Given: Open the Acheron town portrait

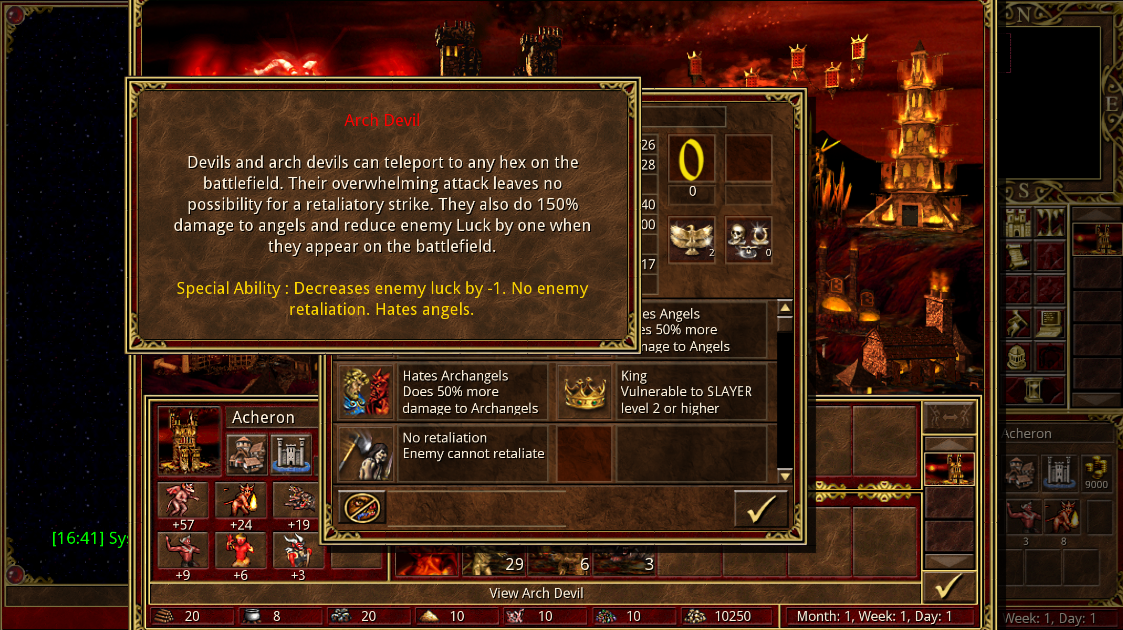Looking at the screenshot, I should pos(189,440).
